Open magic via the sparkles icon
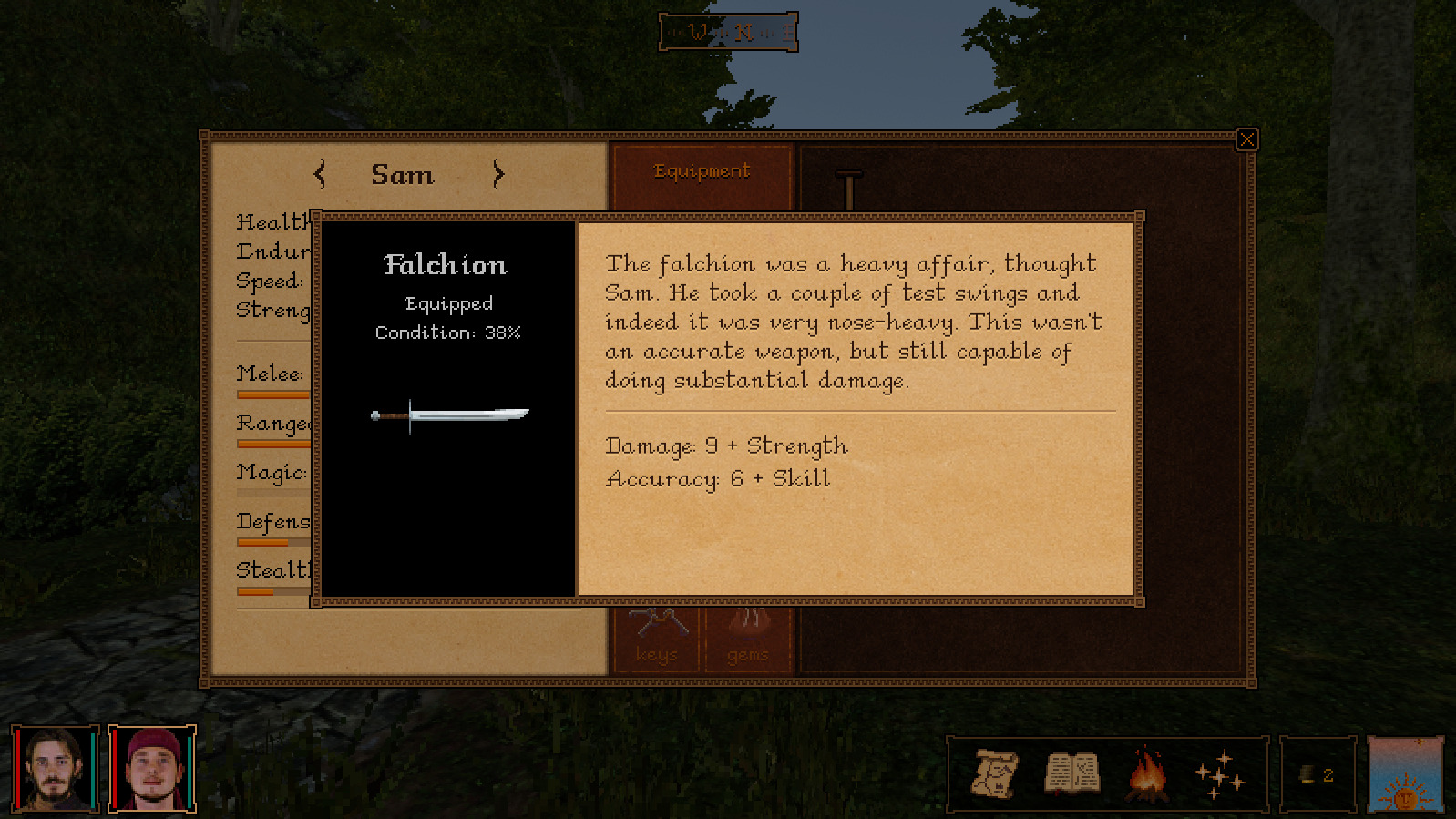This screenshot has height=819, width=1456. [1222, 775]
